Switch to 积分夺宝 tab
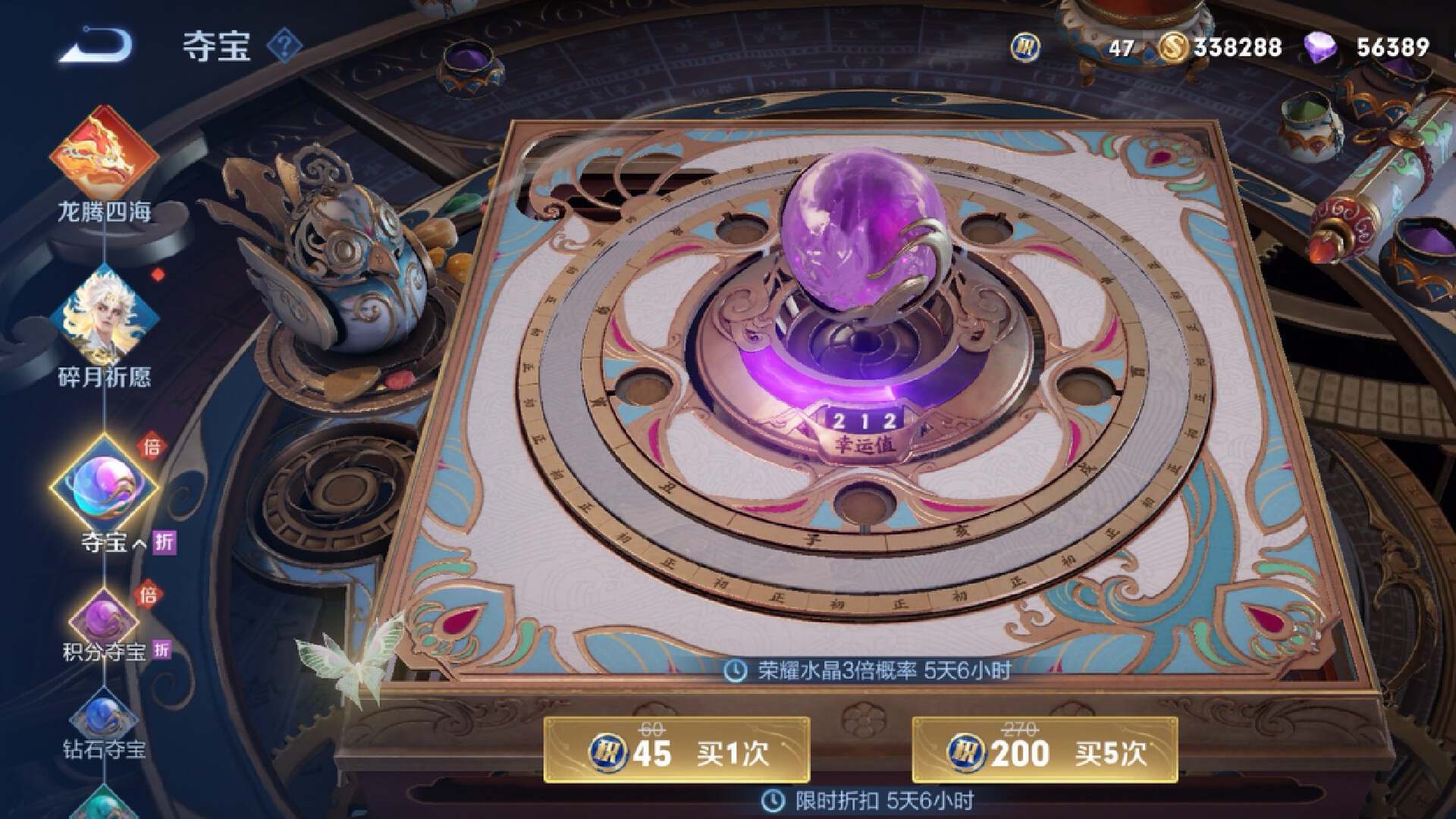This screenshot has height=819, width=1456. tap(105, 622)
